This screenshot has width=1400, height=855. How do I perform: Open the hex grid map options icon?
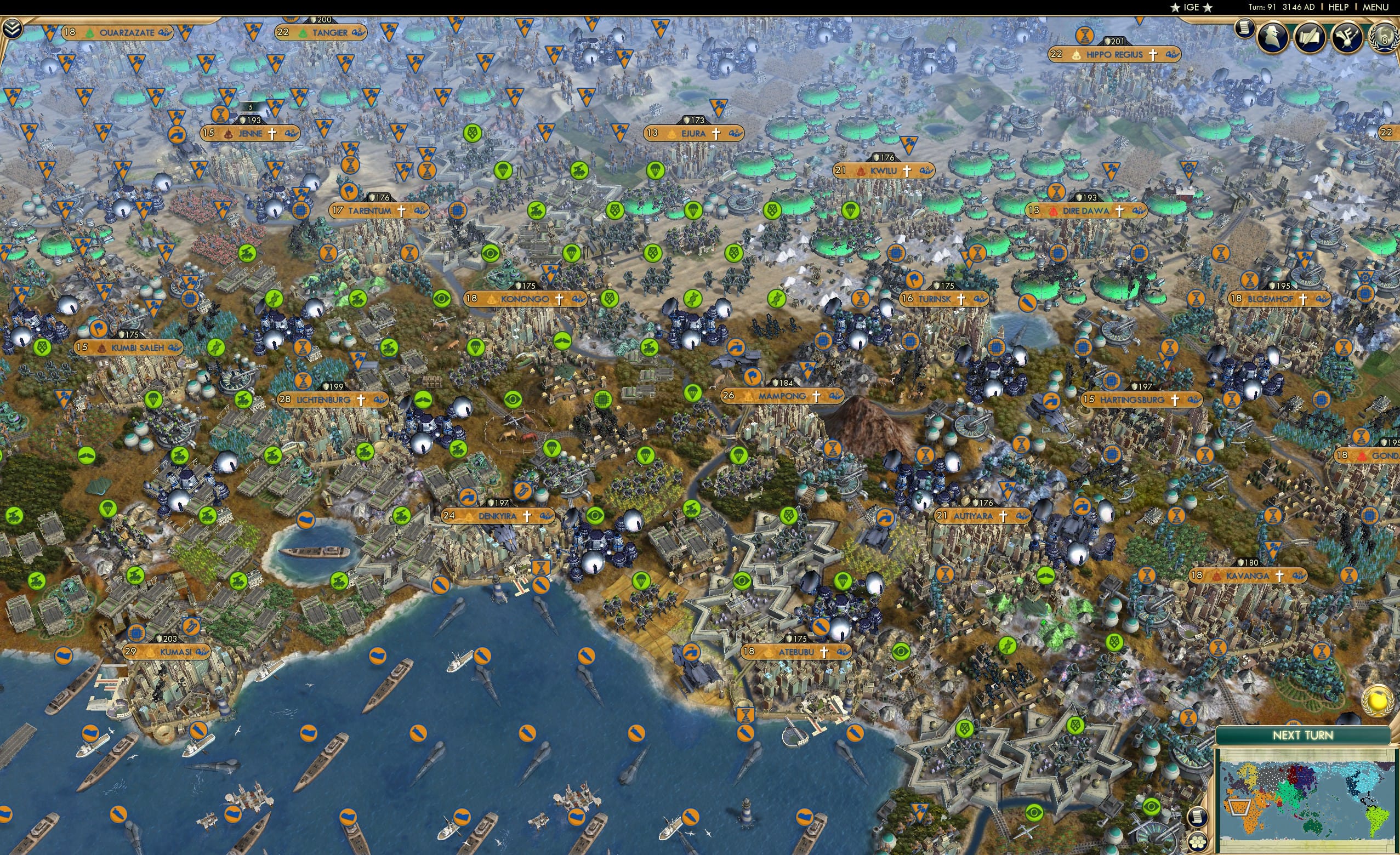pos(1198,842)
